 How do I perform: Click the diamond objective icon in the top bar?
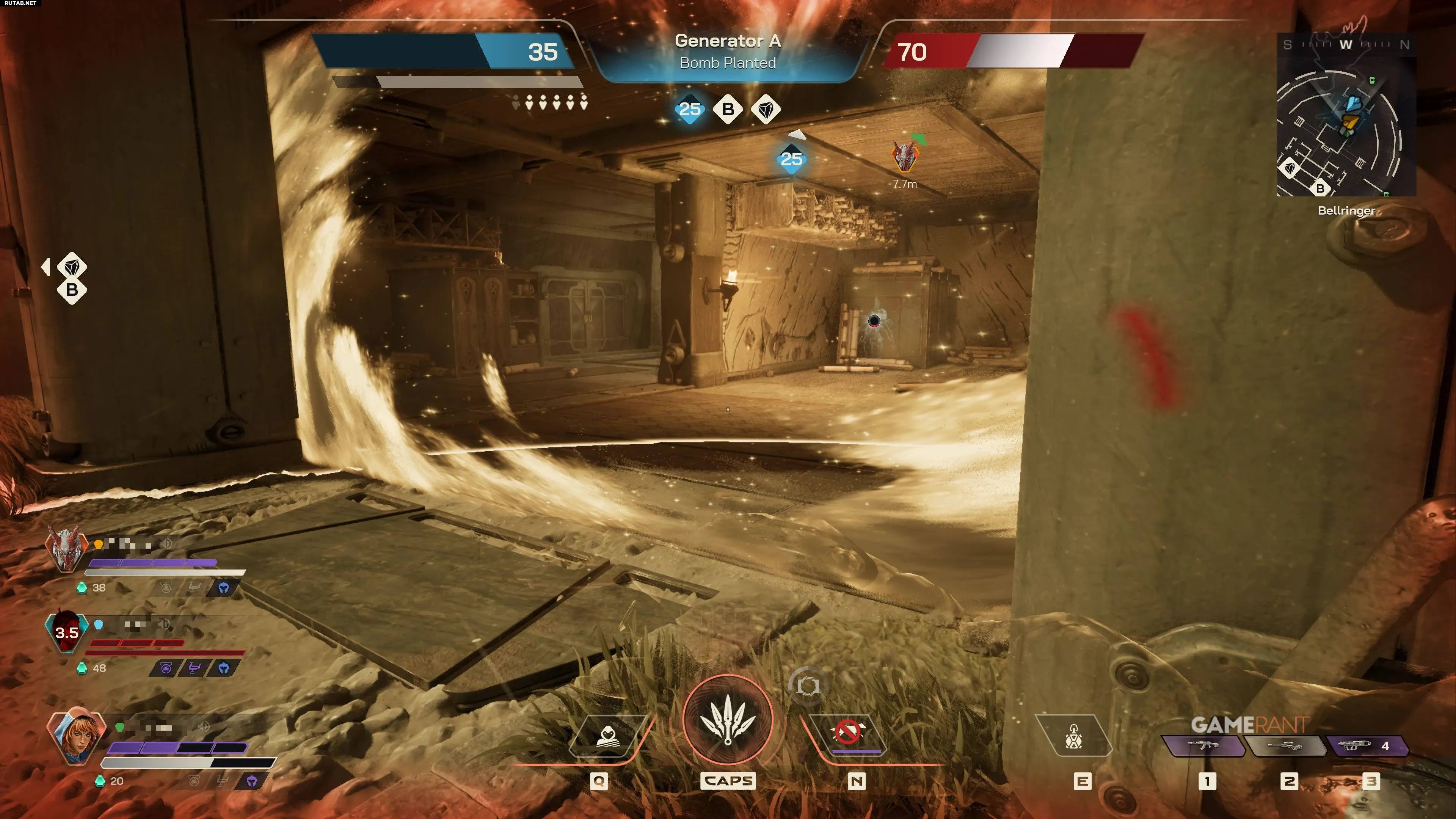pyautogui.click(x=766, y=109)
